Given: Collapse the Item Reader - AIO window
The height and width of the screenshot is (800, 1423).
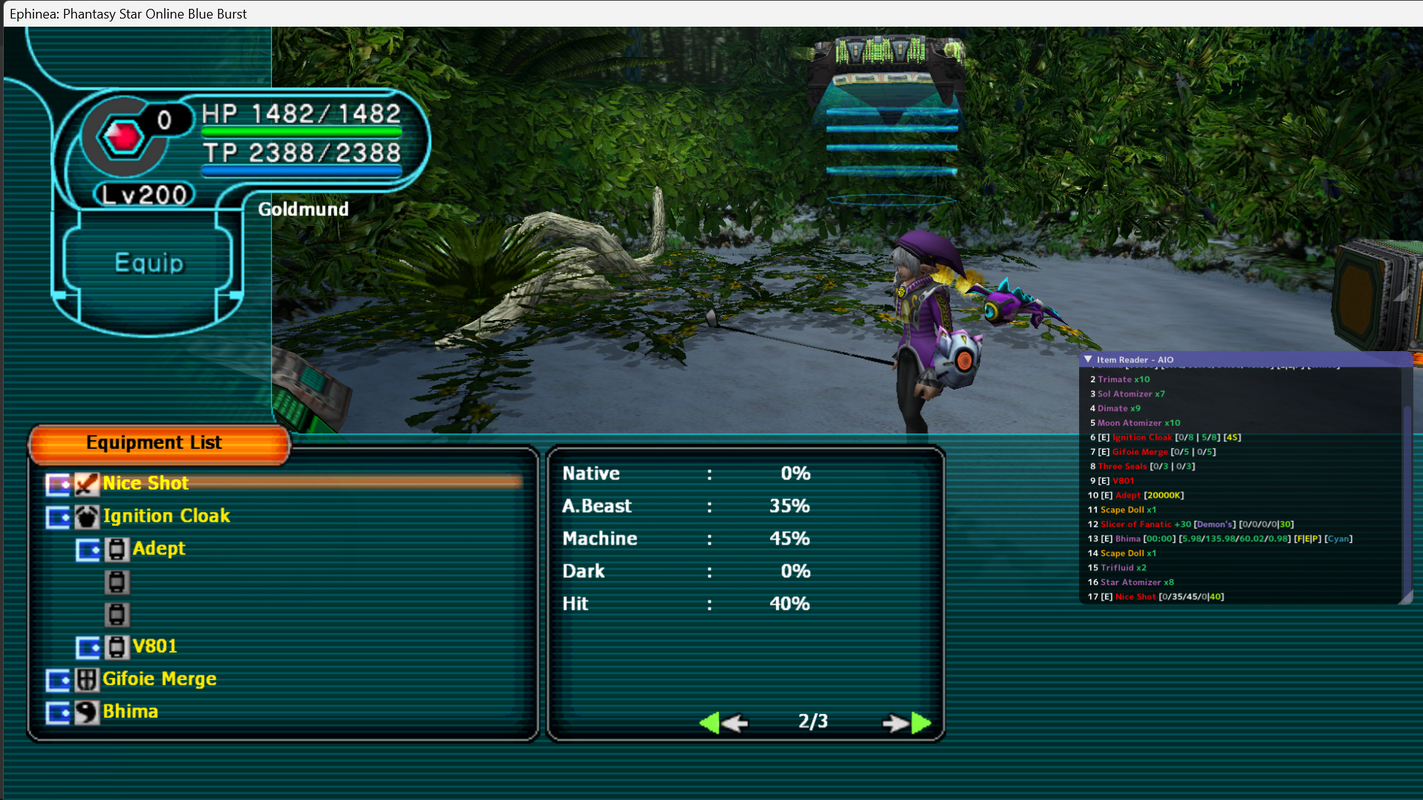Looking at the screenshot, I should coord(1088,360).
